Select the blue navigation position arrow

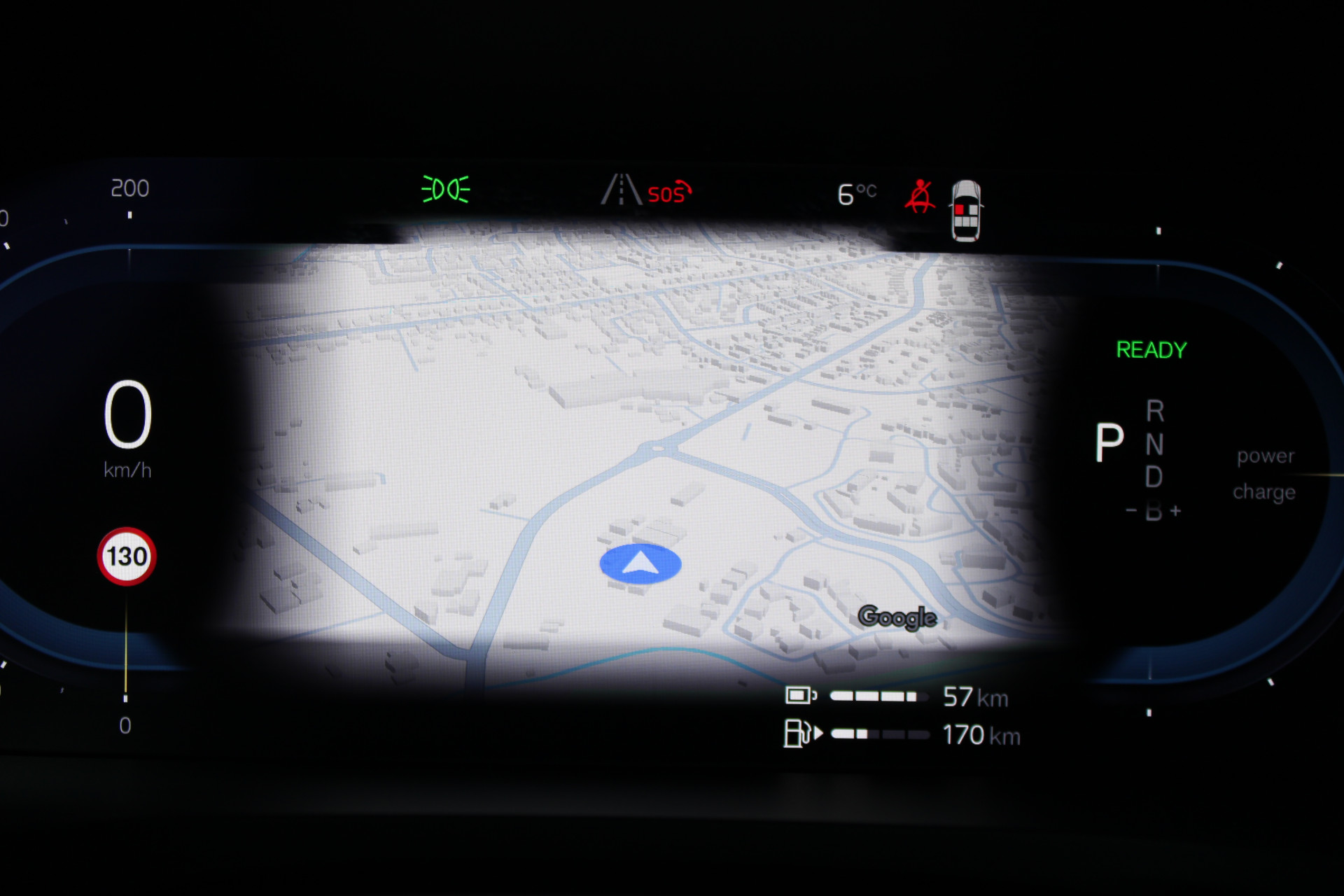pos(640,564)
